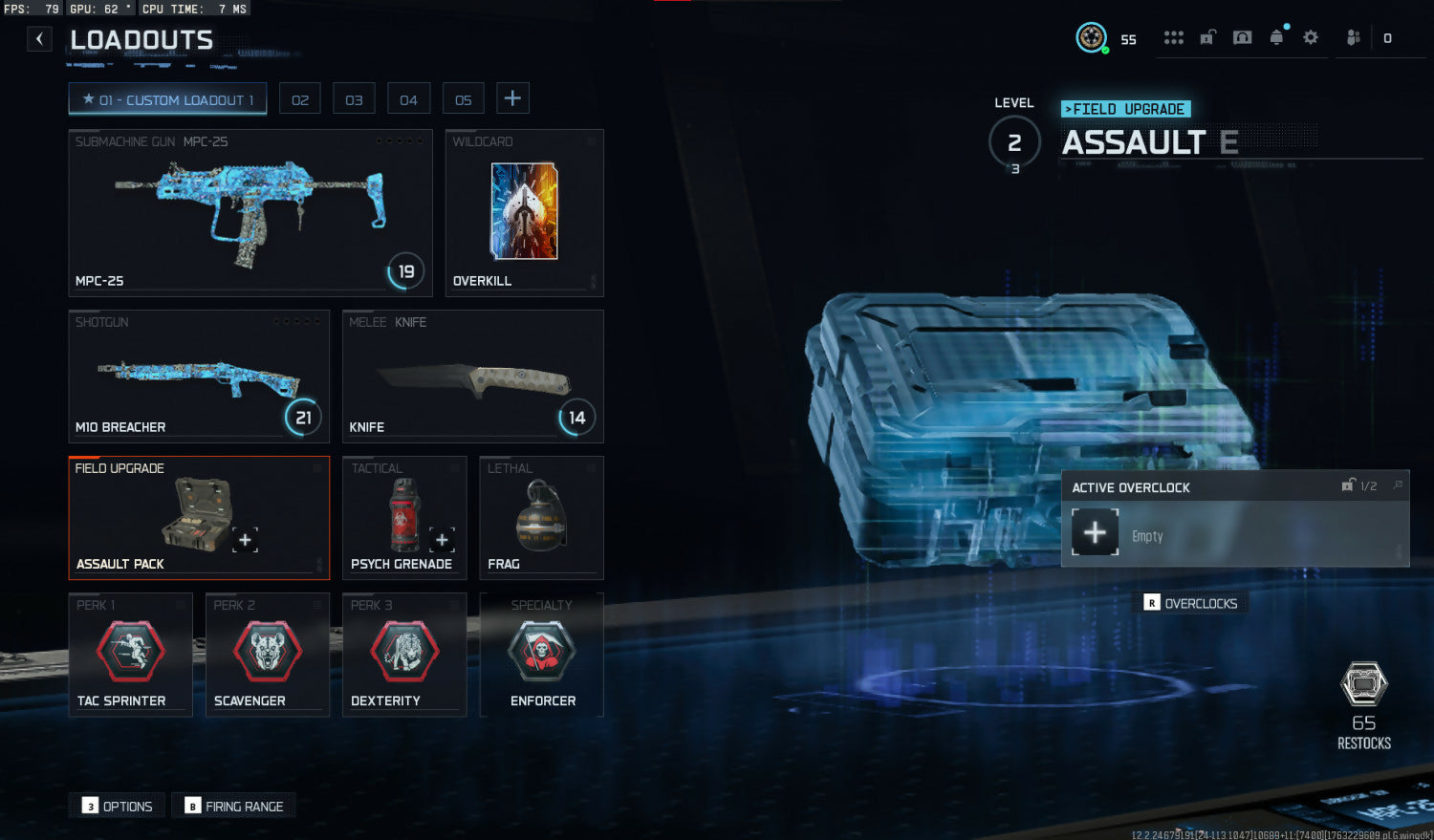Viewport: 1434px width, 840px height.
Task: Open the Frag lethal slot
Action: coord(541,517)
